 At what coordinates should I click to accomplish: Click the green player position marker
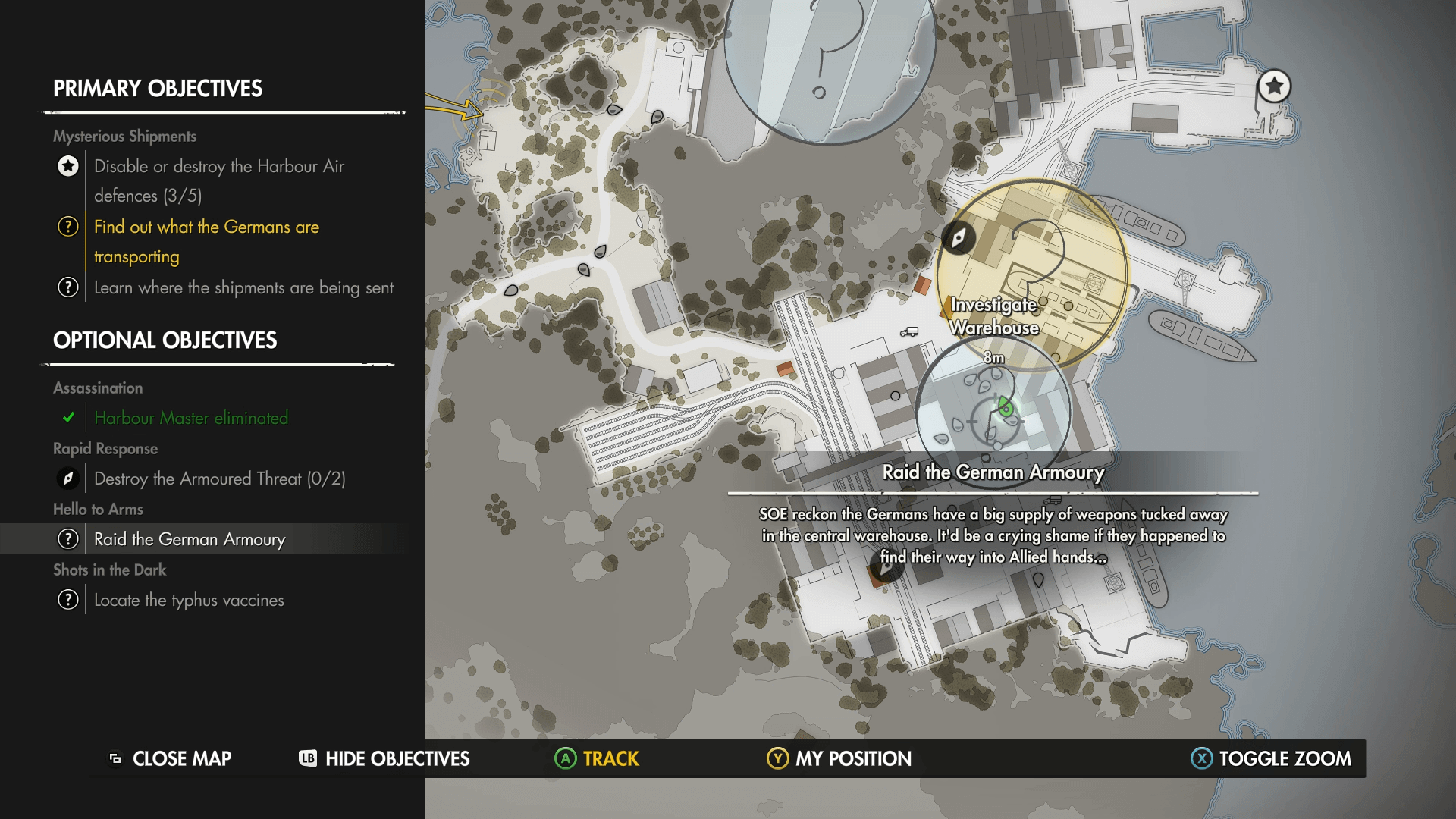[x=1006, y=408]
